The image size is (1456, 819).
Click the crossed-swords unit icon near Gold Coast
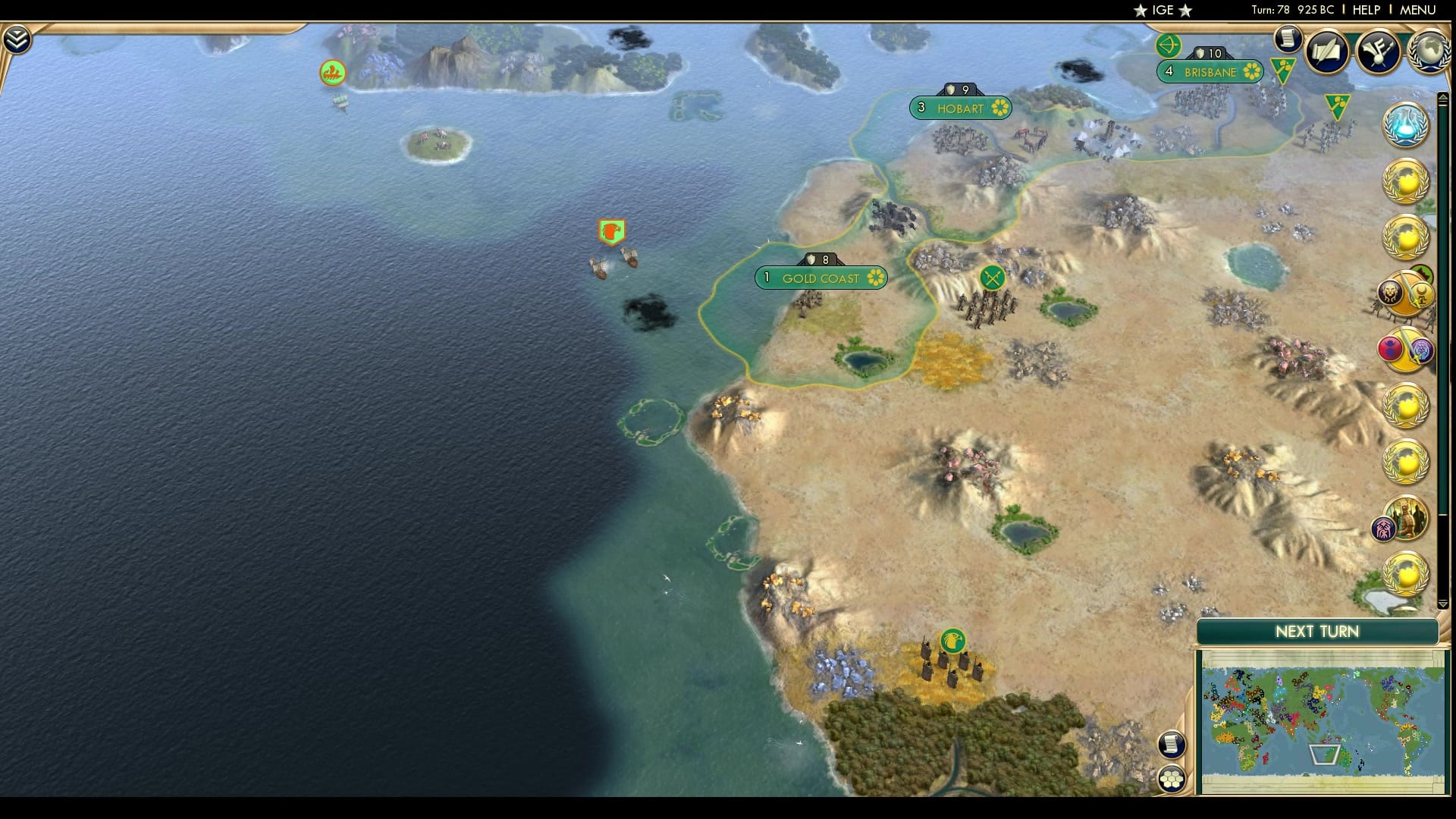tap(994, 277)
